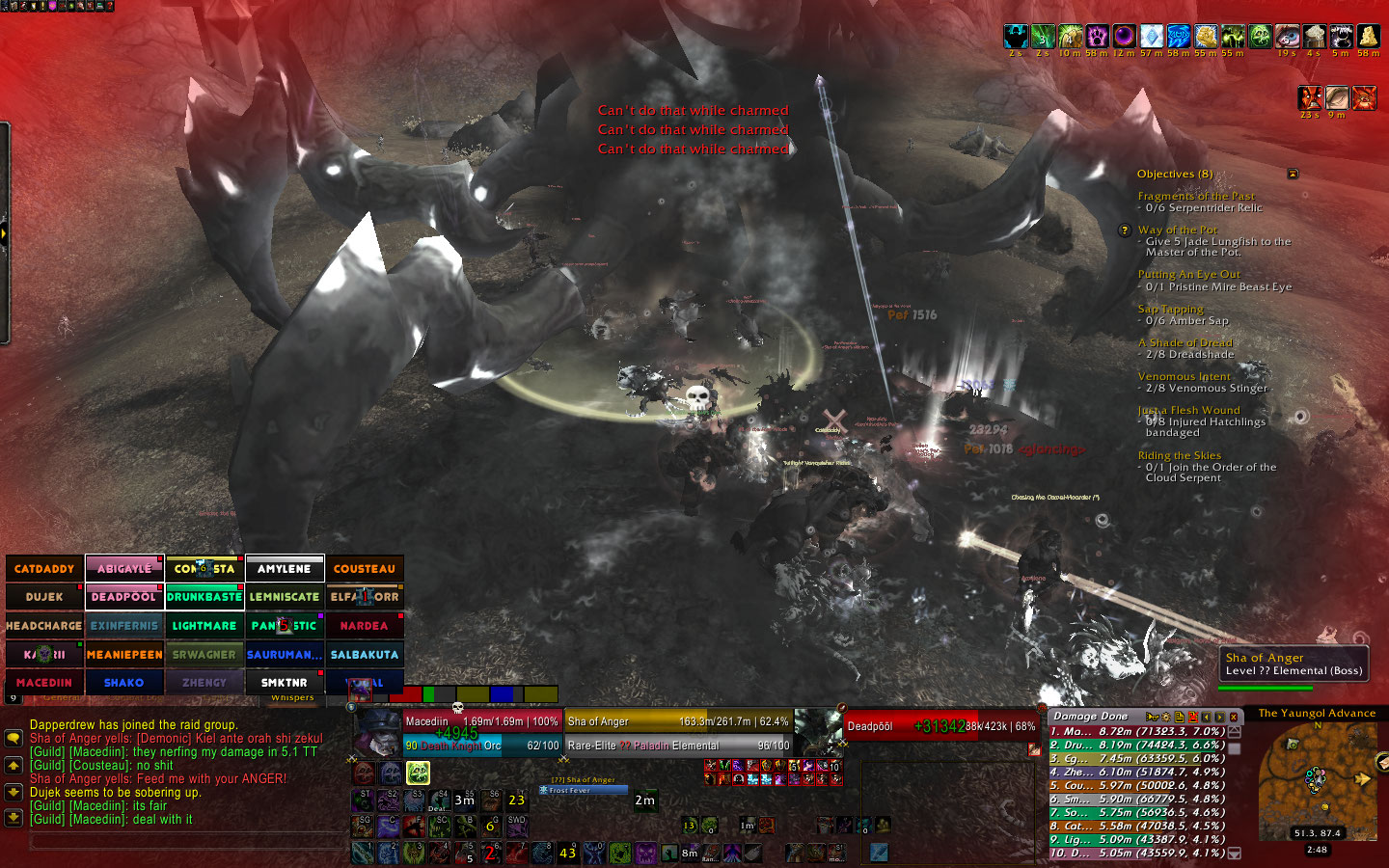Image resolution: width=1389 pixels, height=868 pixels.
Task: Target raid member Abigayle
Action: pos(124,569)
